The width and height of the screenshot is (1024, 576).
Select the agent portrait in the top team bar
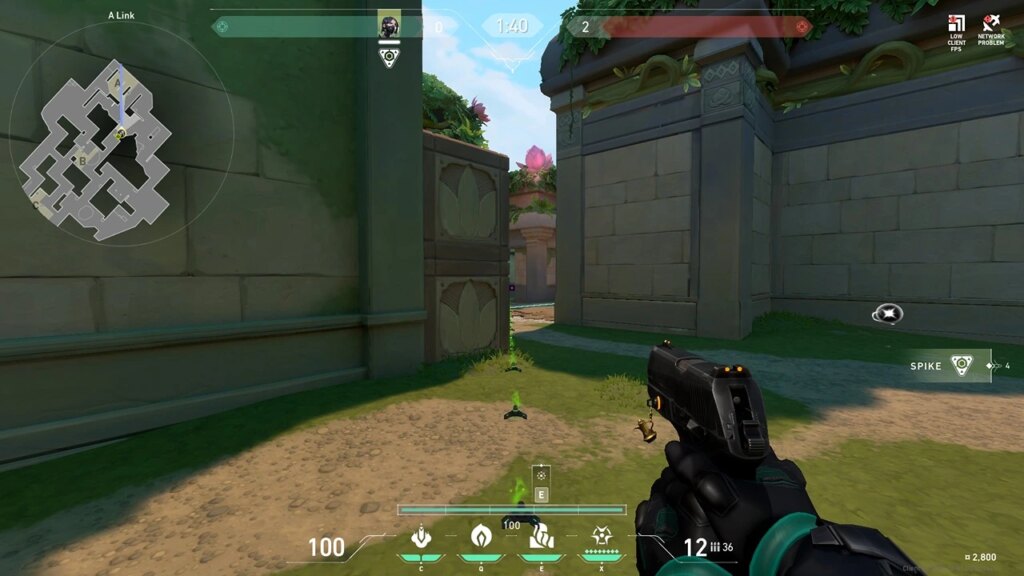pyautogui.click(x=389, y=26)
